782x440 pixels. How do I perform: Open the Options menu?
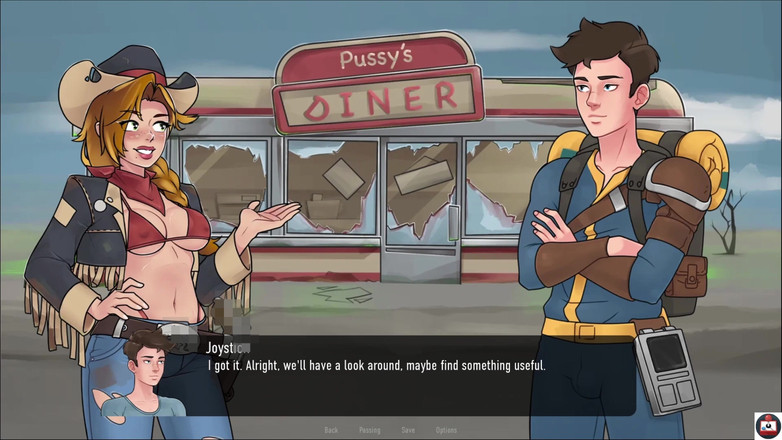446,430
